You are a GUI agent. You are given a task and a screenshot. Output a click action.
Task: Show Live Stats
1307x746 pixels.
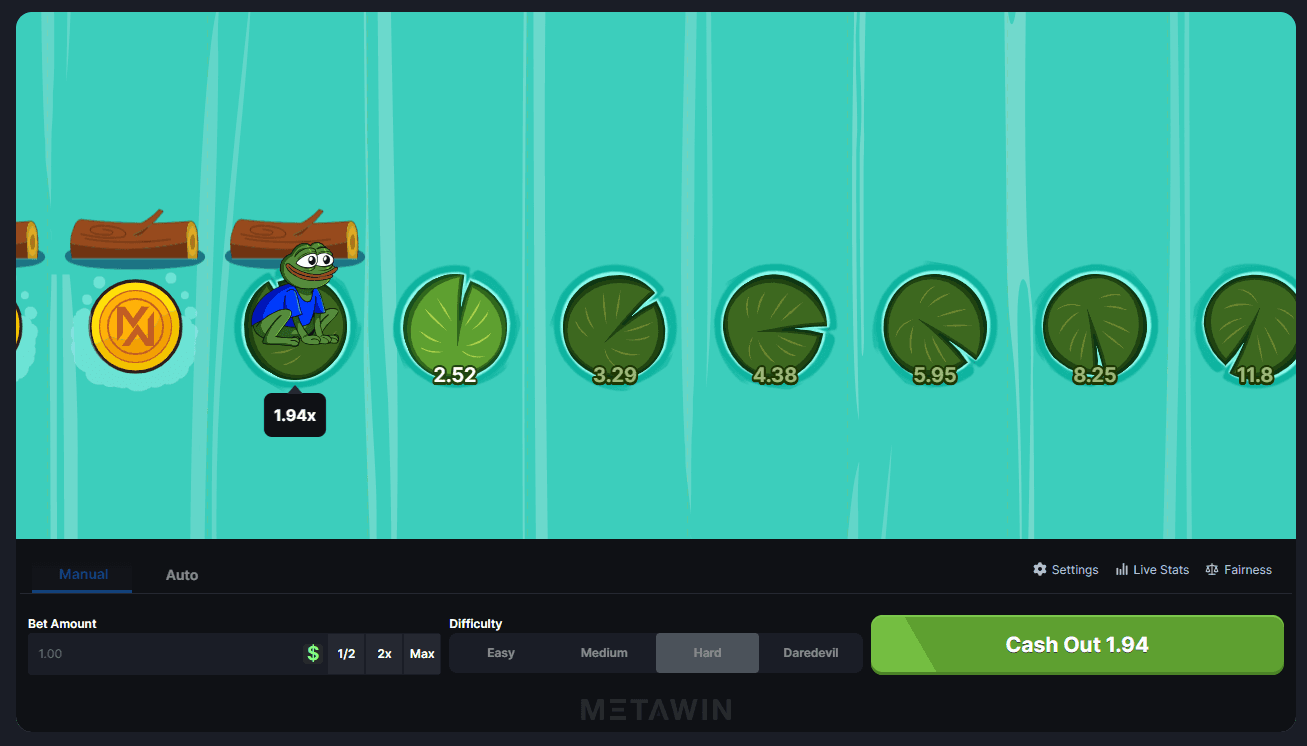(x=1152, y=570)
